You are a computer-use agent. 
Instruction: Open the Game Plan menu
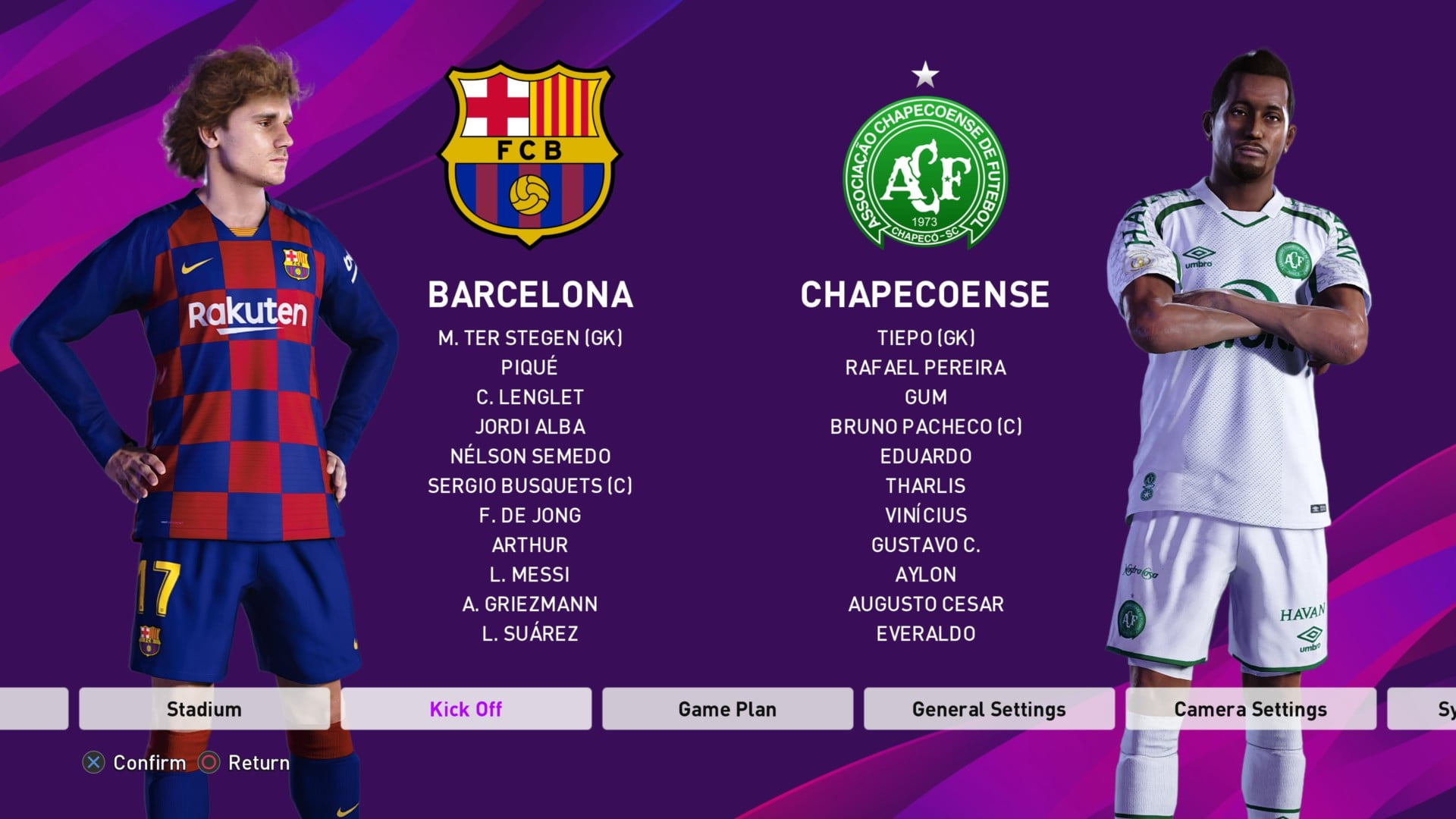tap(727, 709)
